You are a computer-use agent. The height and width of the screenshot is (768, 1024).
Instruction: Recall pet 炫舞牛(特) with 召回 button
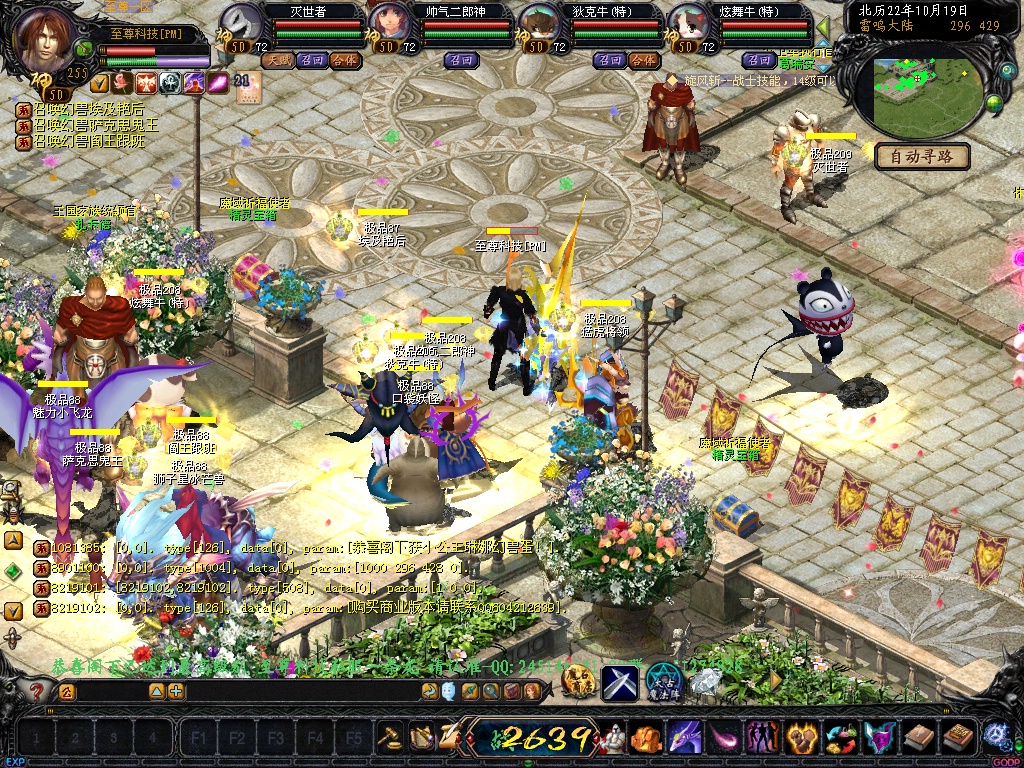pos(759,60)
